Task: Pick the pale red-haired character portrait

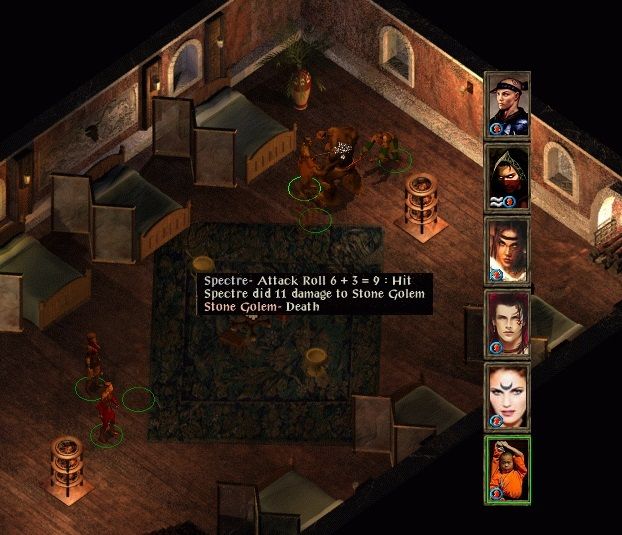Action: (507, 322)
